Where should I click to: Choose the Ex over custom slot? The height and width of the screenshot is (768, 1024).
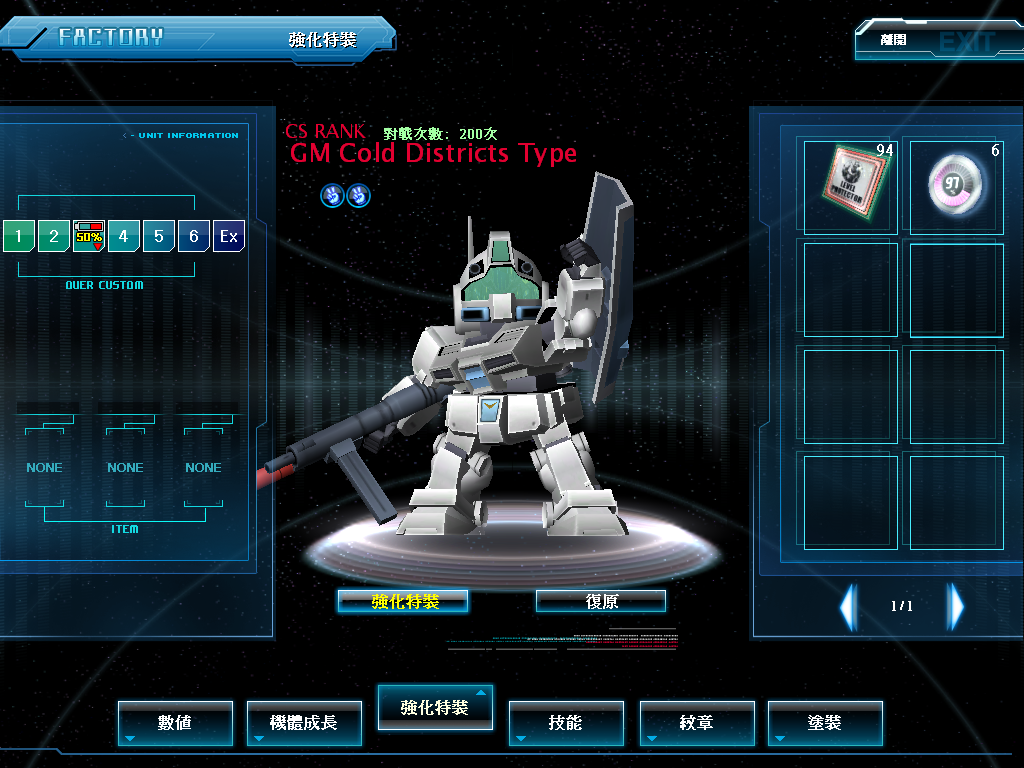coord(229,237)
